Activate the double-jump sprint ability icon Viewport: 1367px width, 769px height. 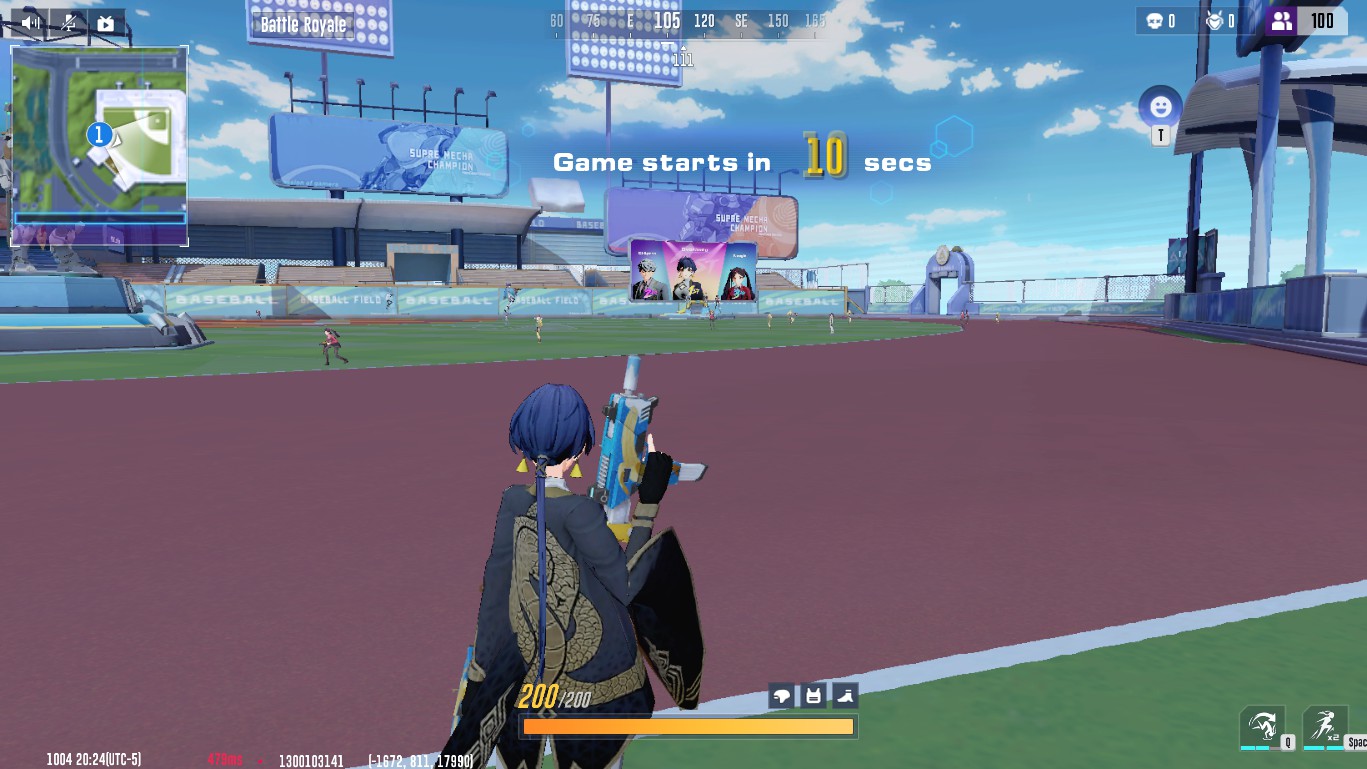1324,725
